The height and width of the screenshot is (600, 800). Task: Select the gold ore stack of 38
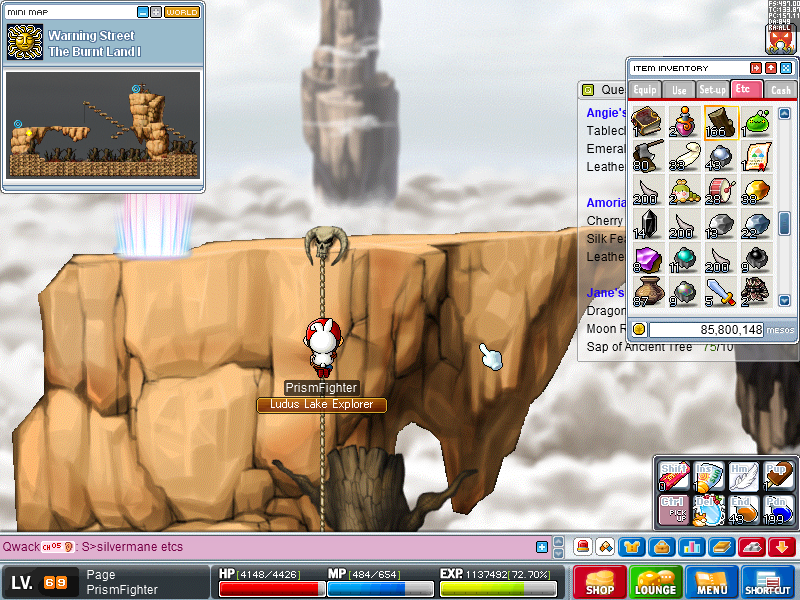point(757,190)
